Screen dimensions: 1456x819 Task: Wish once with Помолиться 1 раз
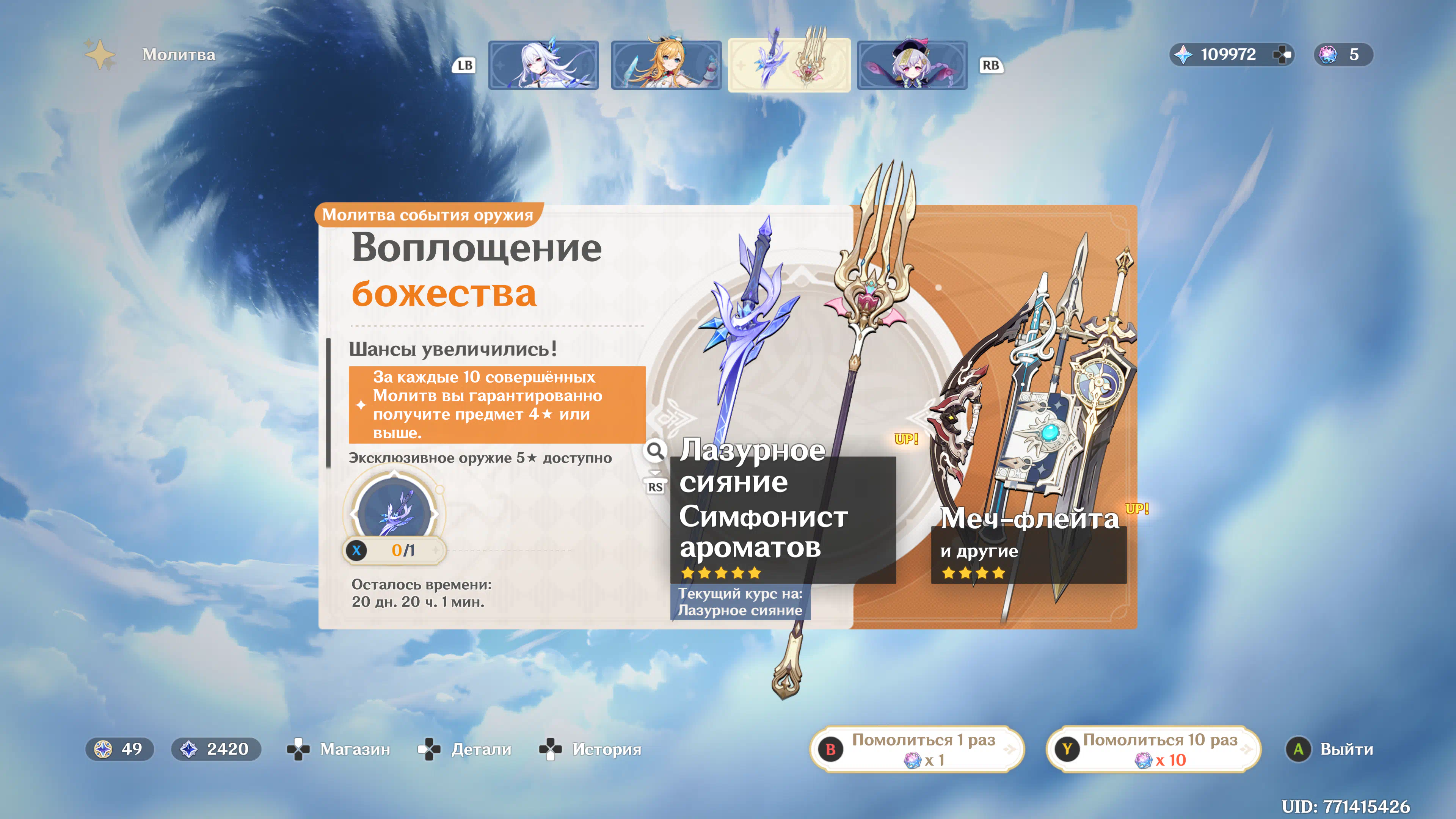coord(917,749)
